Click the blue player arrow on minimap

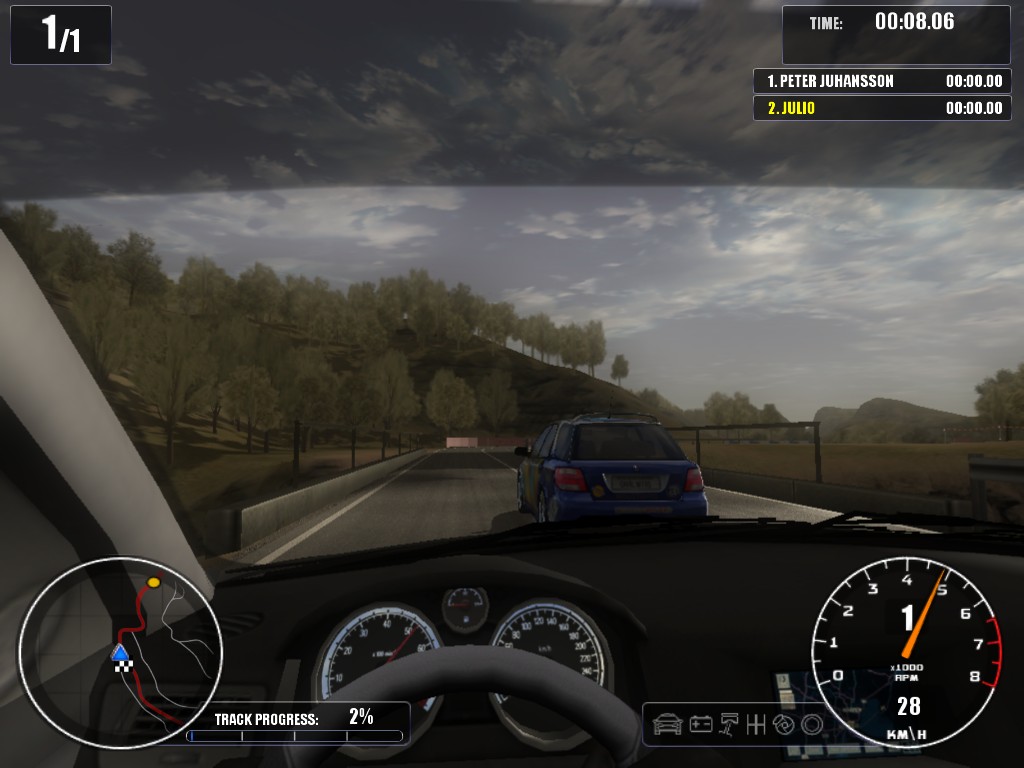[x=120, y=653]
